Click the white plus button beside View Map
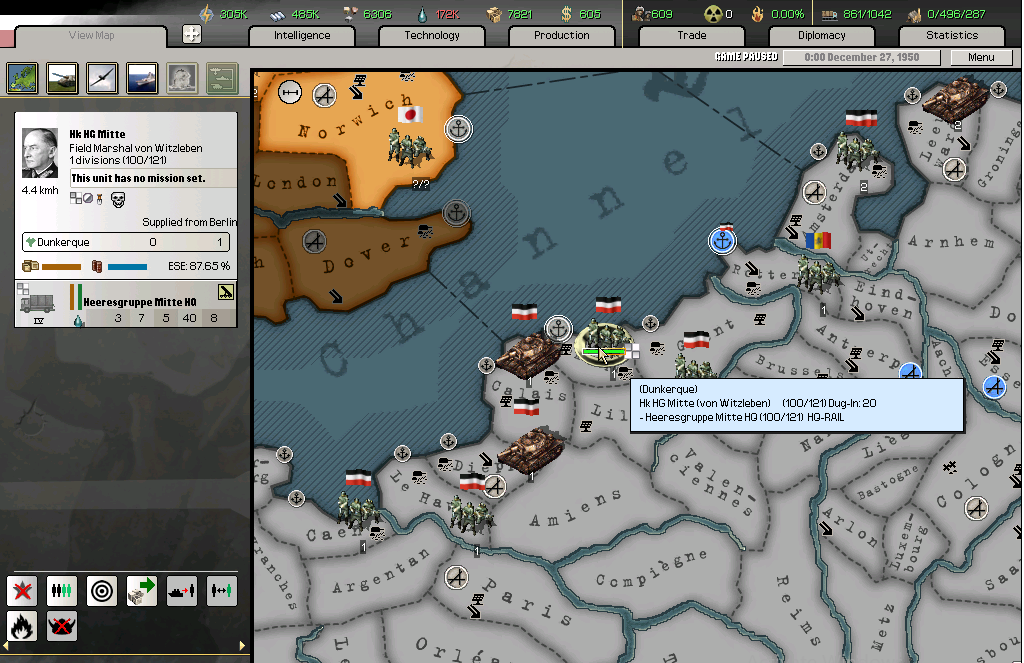This screenshot has height=663, width=1024. [192, 34]
